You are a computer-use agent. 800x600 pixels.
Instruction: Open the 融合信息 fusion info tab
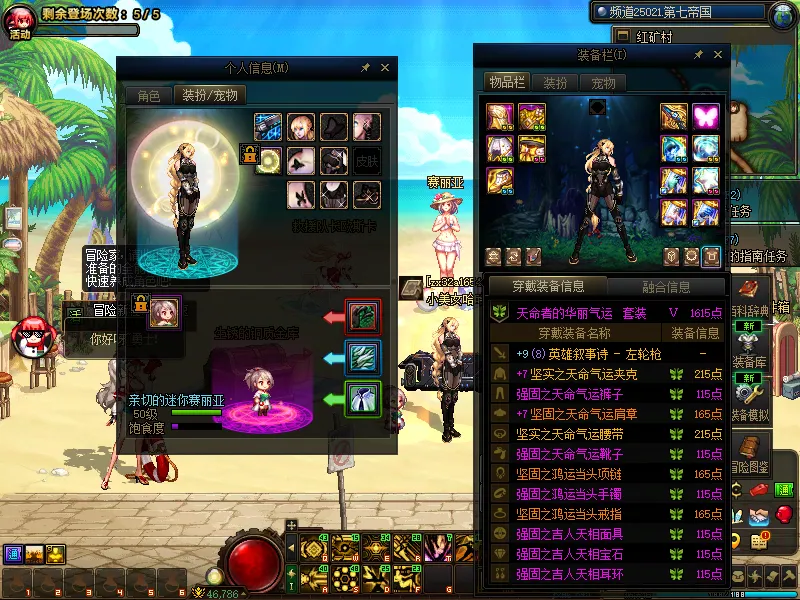(x=665, y=287)
